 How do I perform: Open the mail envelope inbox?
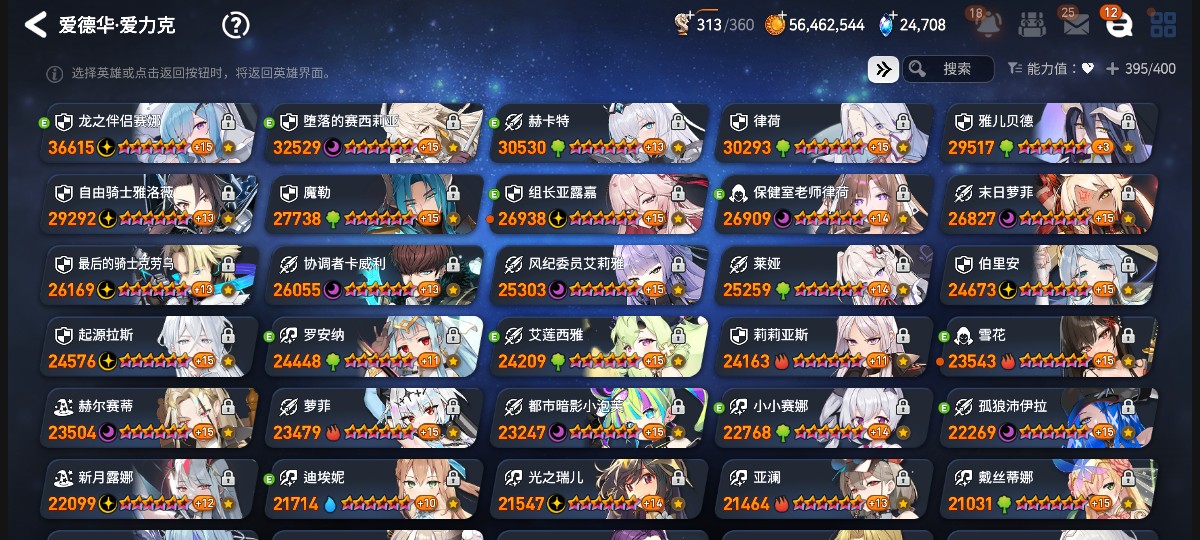point(1075,25)
